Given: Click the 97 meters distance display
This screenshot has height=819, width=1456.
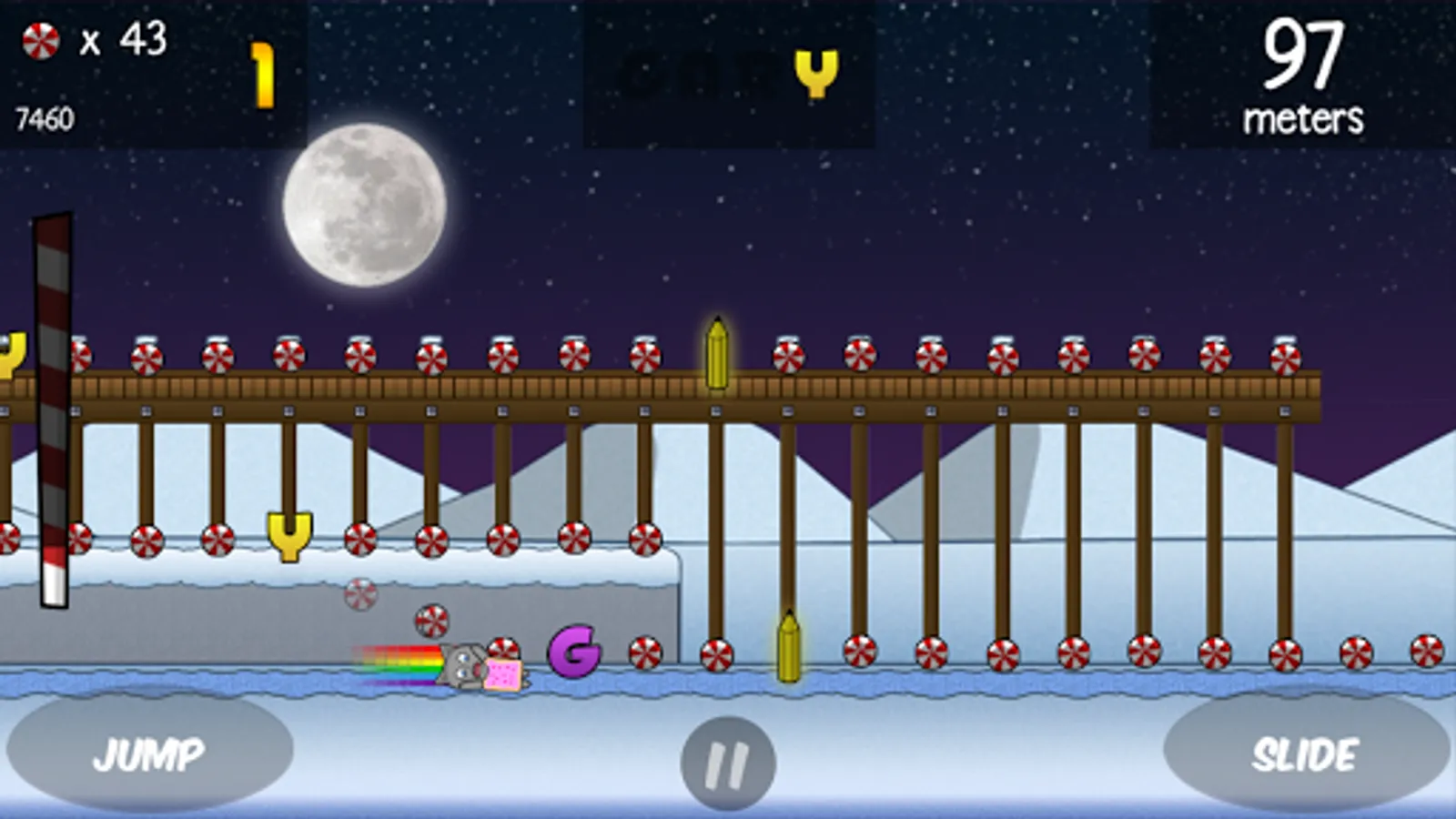Looking at the screenshot, I should (x=1303, y=73).
